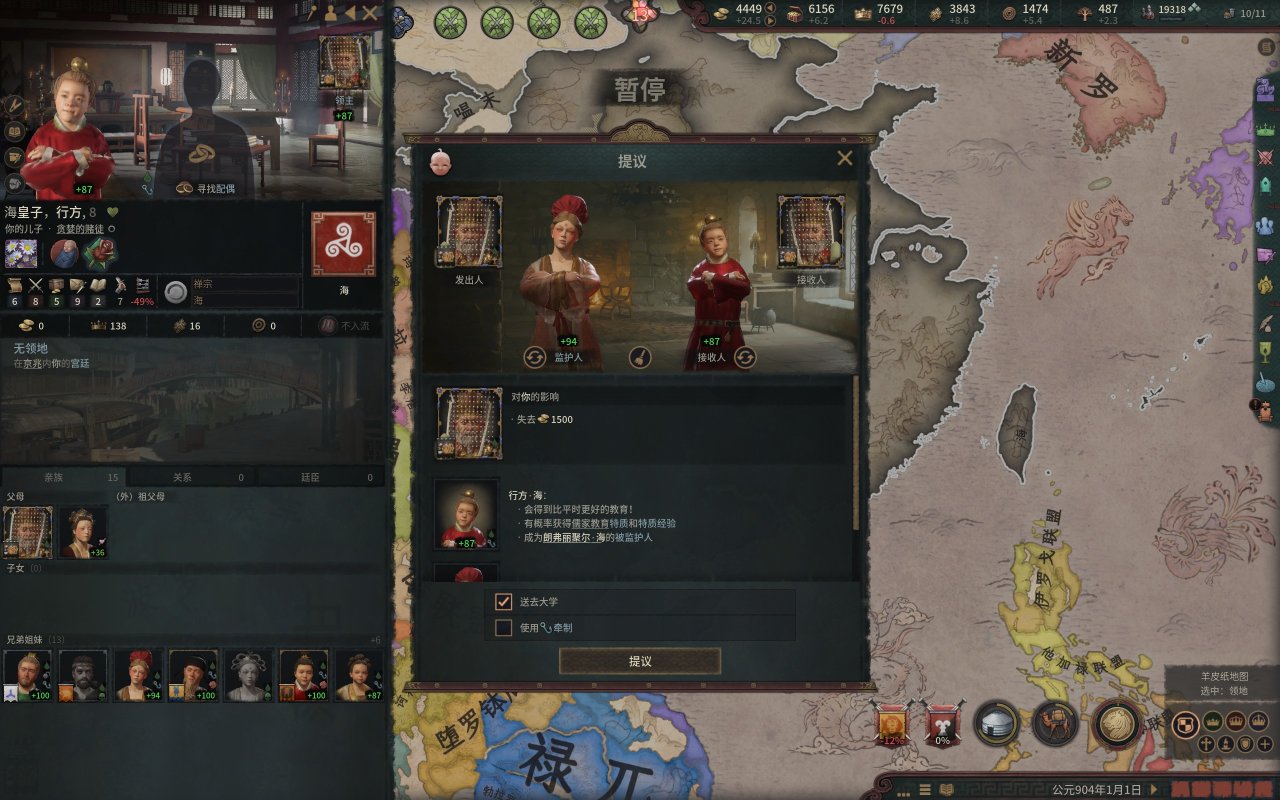Click the liege portrait labeled 领主
This screenshot has width=1280, height=800.
(343, 62)
